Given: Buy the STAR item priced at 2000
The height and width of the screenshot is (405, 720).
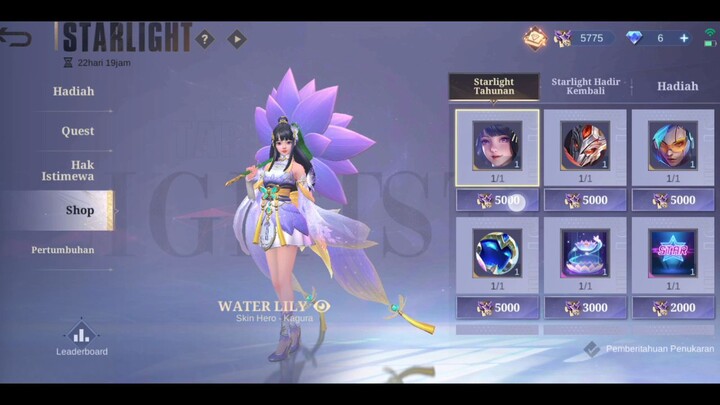Looking at the screenshot, I should (x=671, y=309).
